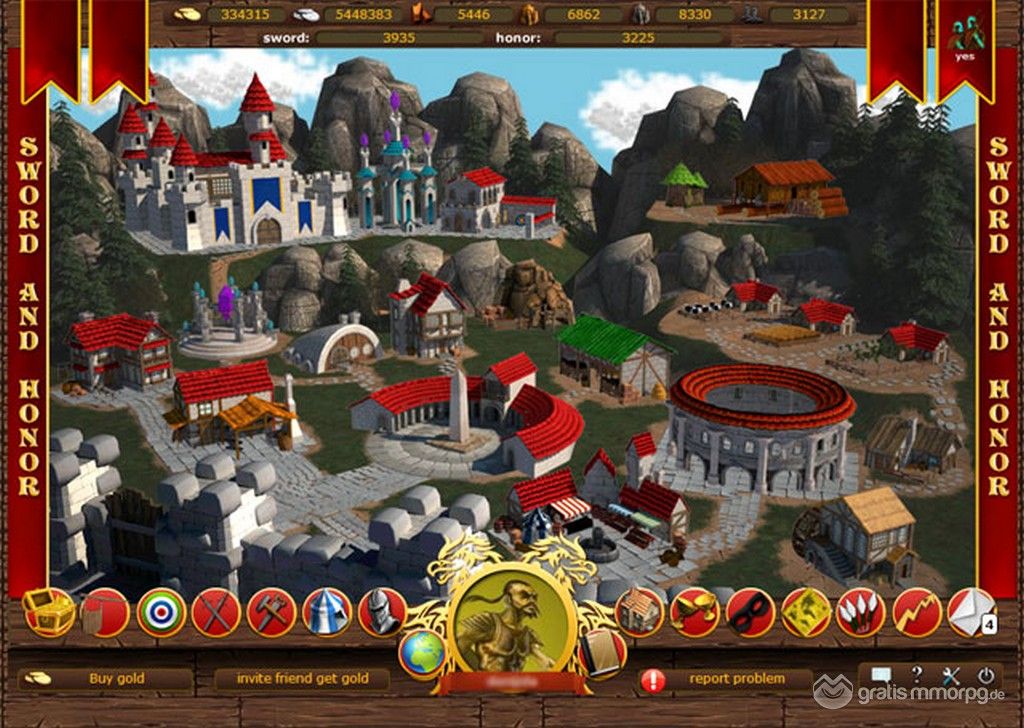Select the bullseye target icon
This screenshot has width=1024, height=728.
tap(160, 612)
